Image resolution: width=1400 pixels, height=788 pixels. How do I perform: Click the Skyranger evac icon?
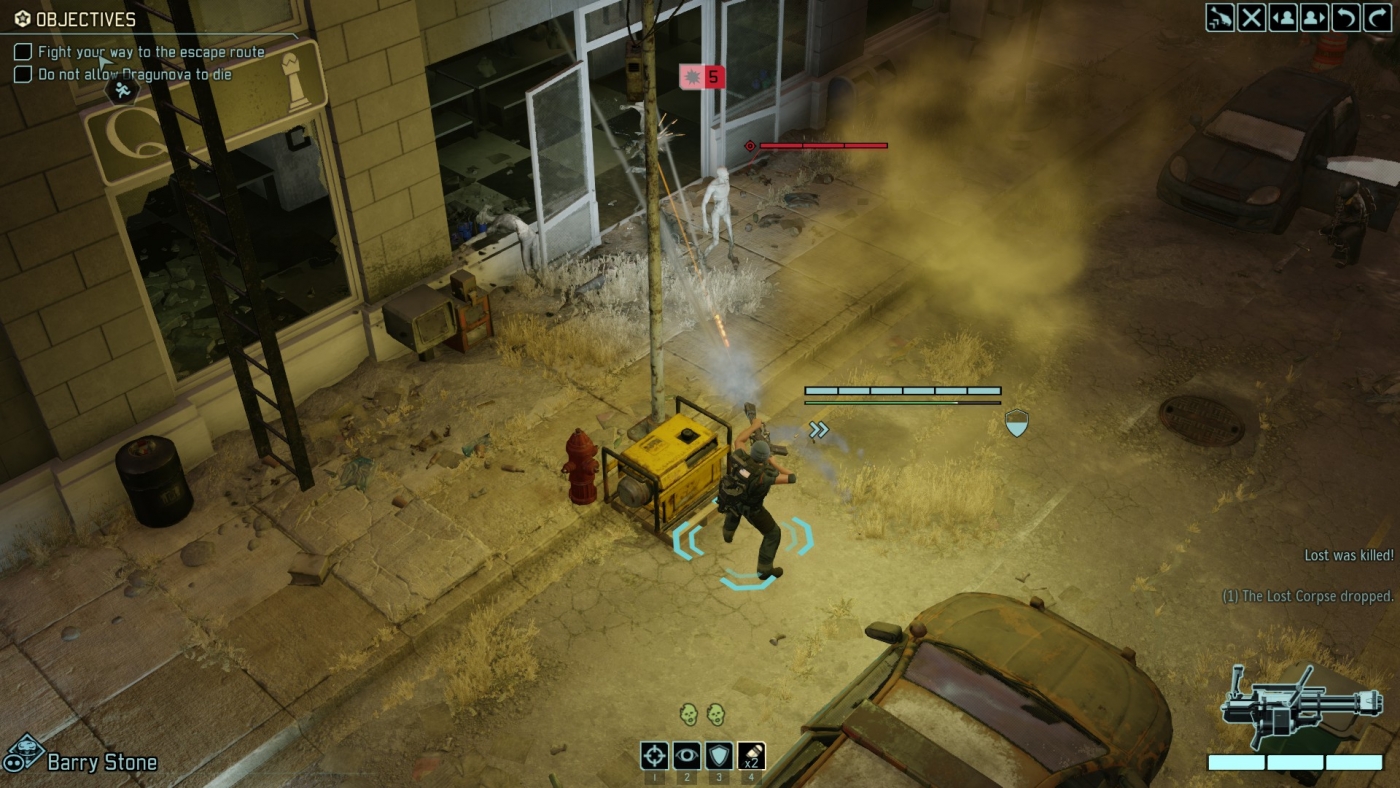click(1219, 17)
